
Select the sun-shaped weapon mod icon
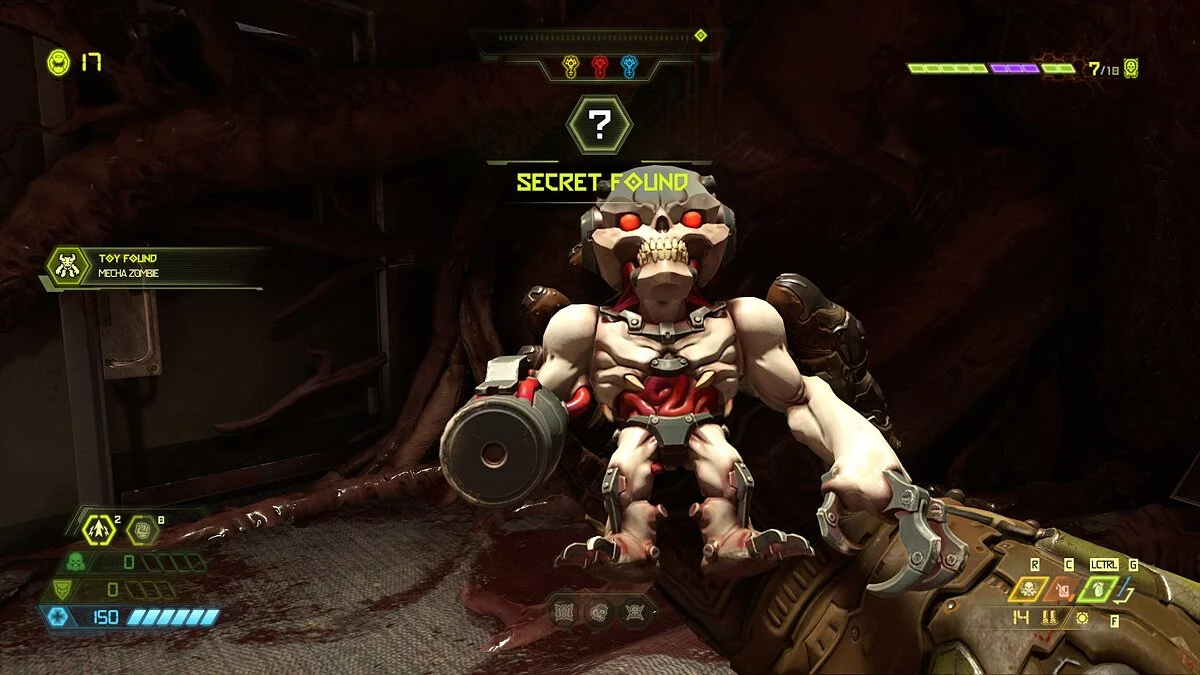[1081, 618]
